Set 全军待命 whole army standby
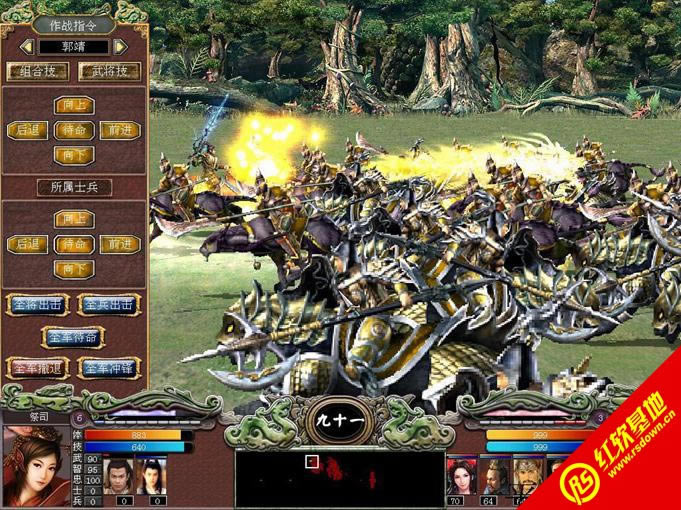This screenshot has width=681, height=510. [73, 337]
